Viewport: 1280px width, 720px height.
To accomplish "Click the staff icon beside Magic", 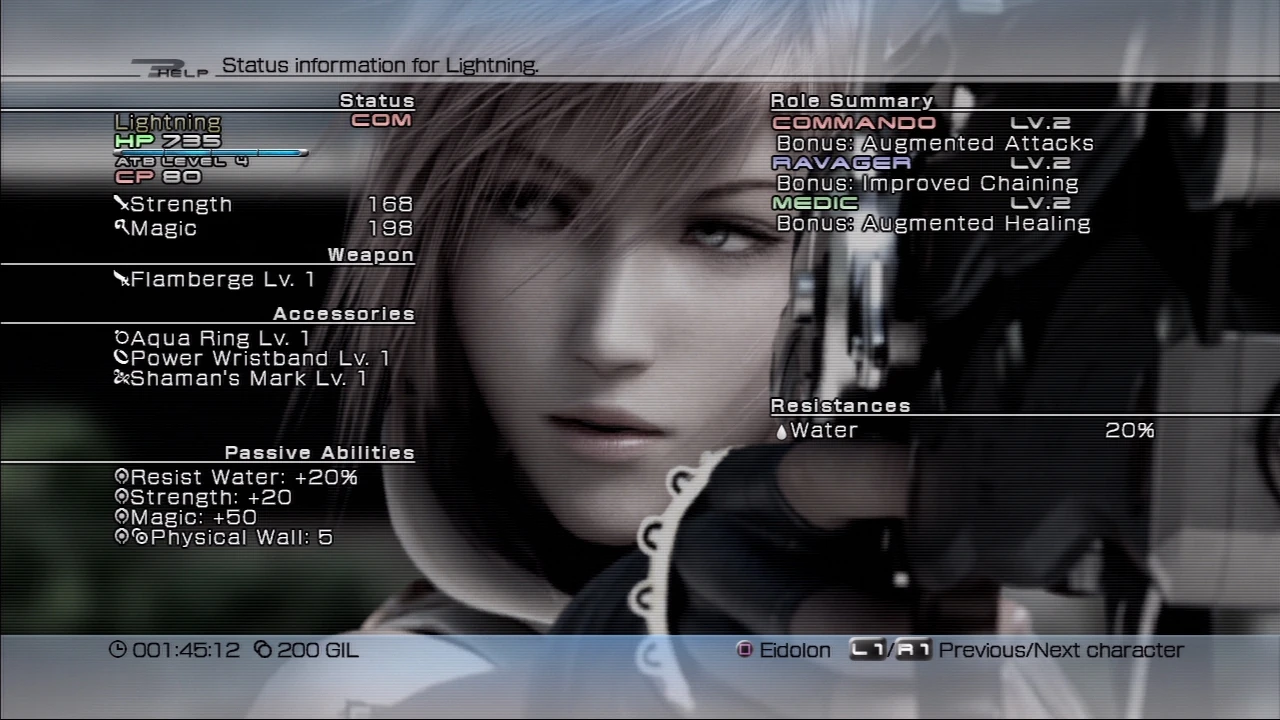I will (x=119, y=228).
